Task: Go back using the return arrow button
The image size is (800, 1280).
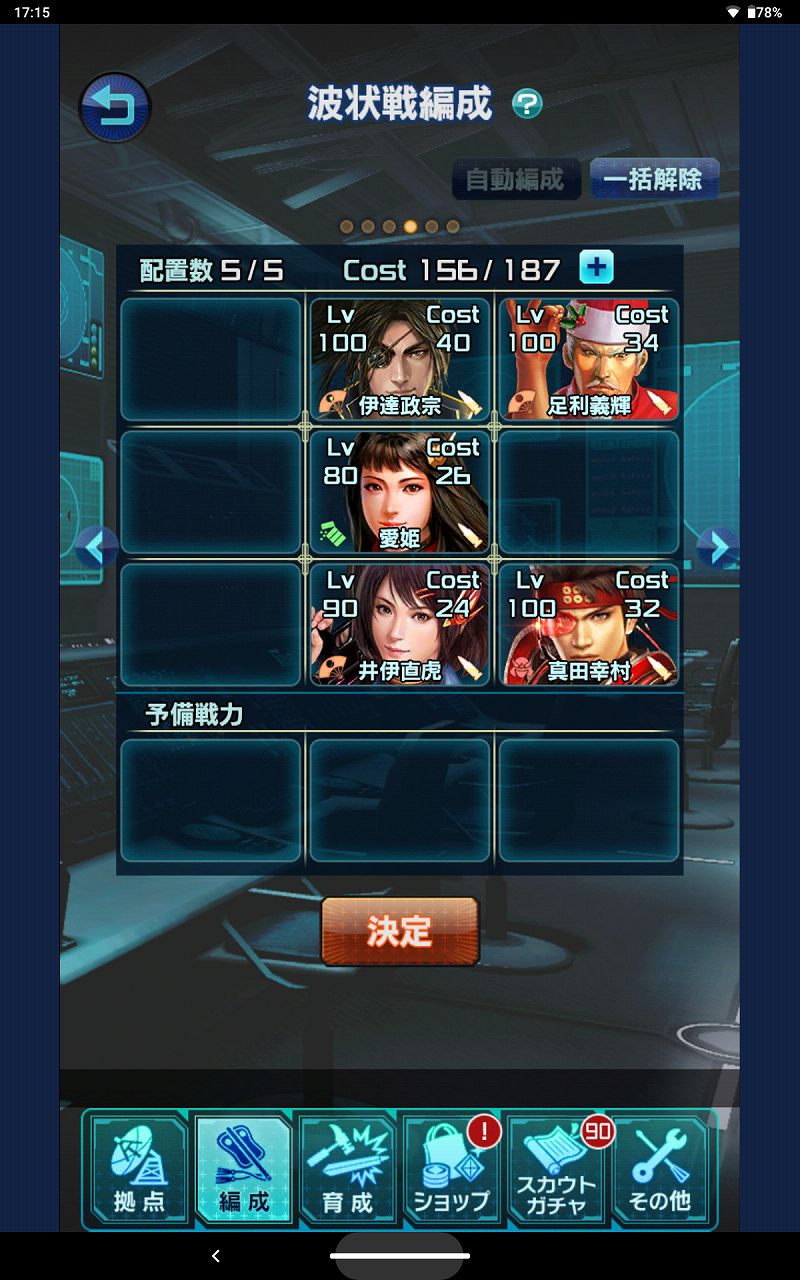Action: point(114,106)
